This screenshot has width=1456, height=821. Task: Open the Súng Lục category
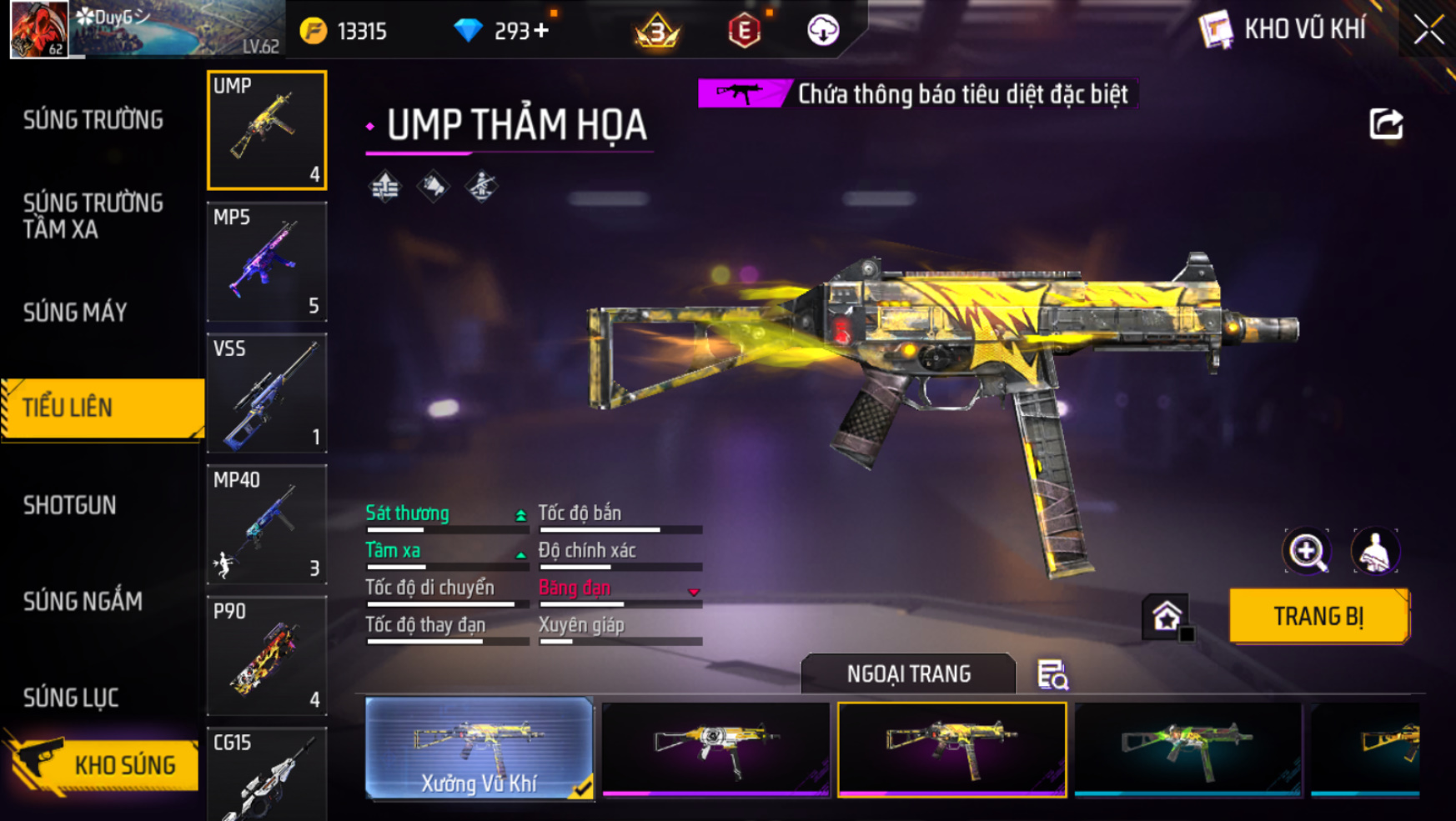pyautogui.click(x=71, y=698)
